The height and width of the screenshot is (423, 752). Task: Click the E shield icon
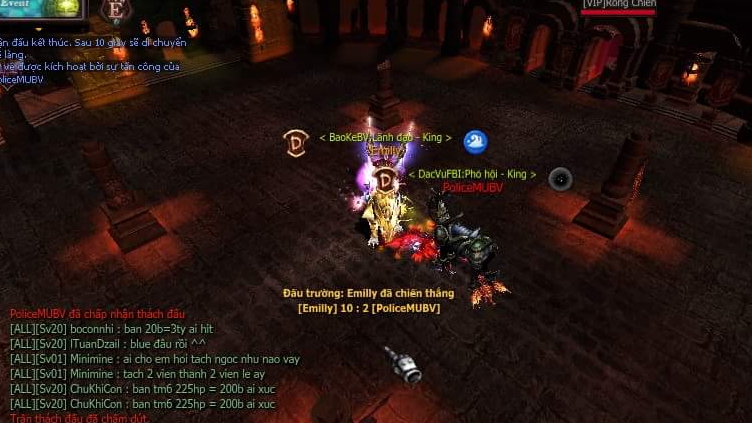[x=116, y=10]
